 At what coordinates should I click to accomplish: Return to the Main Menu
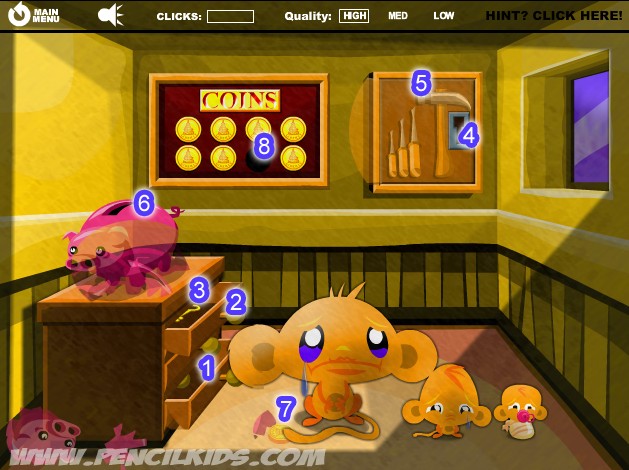(x=34, y=15)
